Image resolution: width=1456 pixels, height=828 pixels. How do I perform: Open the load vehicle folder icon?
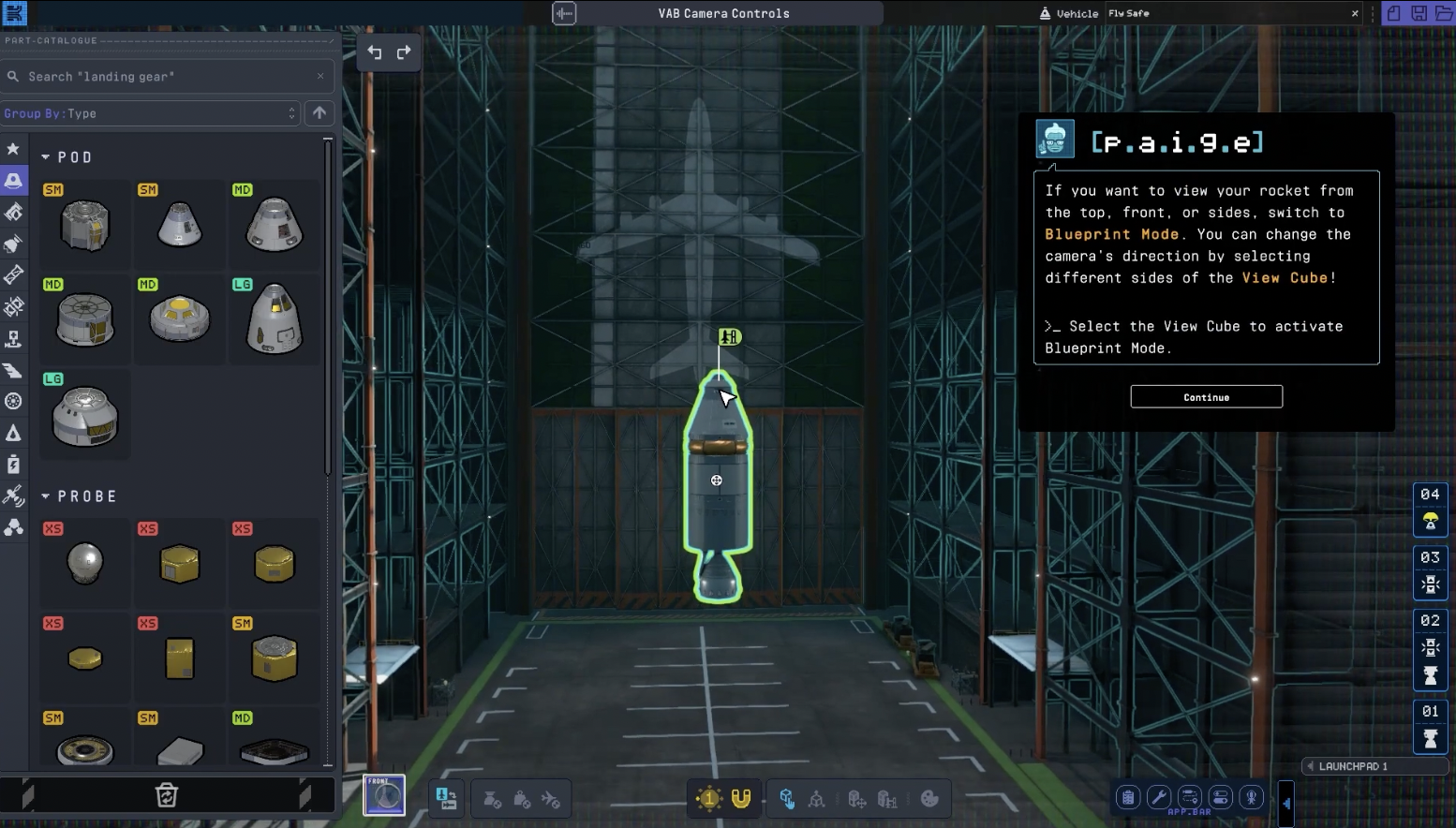pos(1443,13)
